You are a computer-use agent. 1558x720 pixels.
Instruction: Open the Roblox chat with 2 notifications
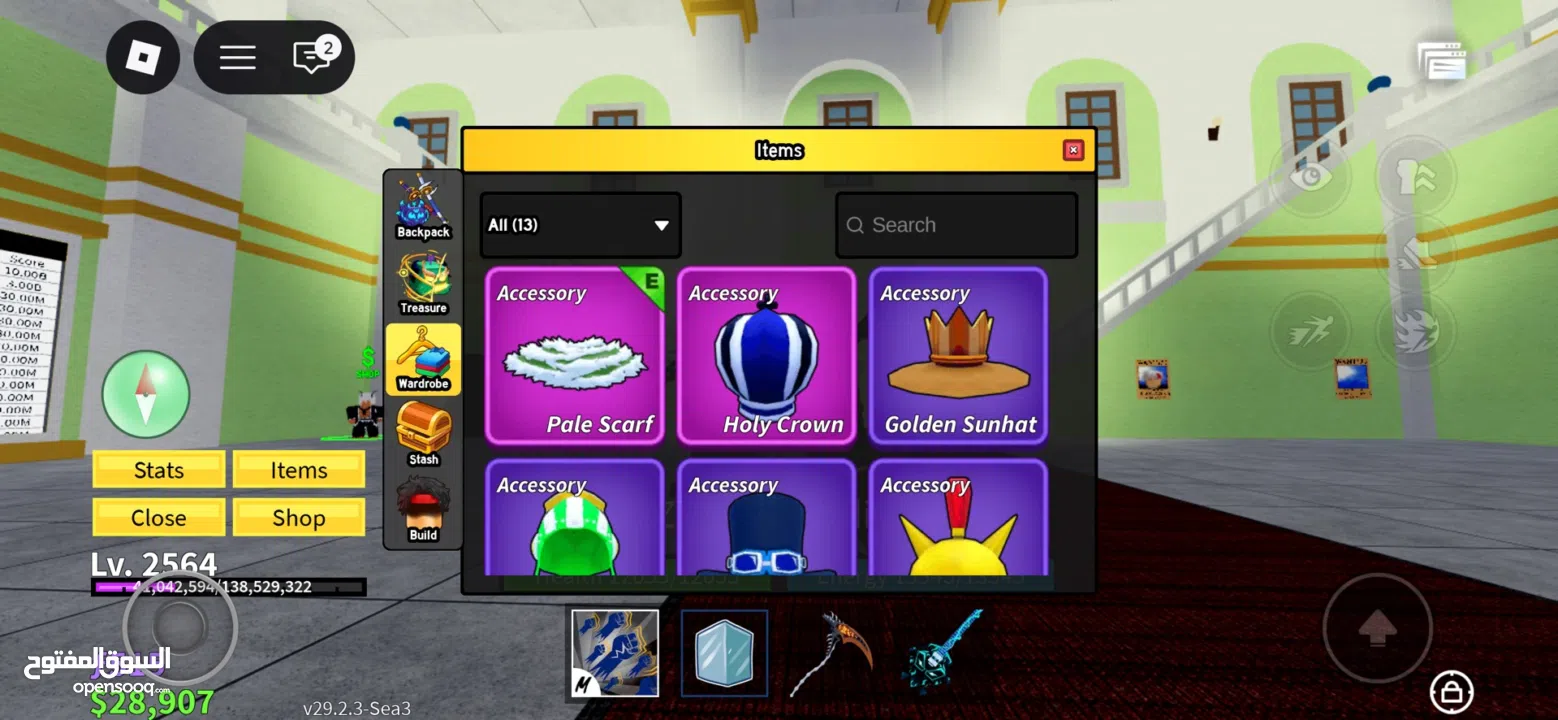(314, 57)
